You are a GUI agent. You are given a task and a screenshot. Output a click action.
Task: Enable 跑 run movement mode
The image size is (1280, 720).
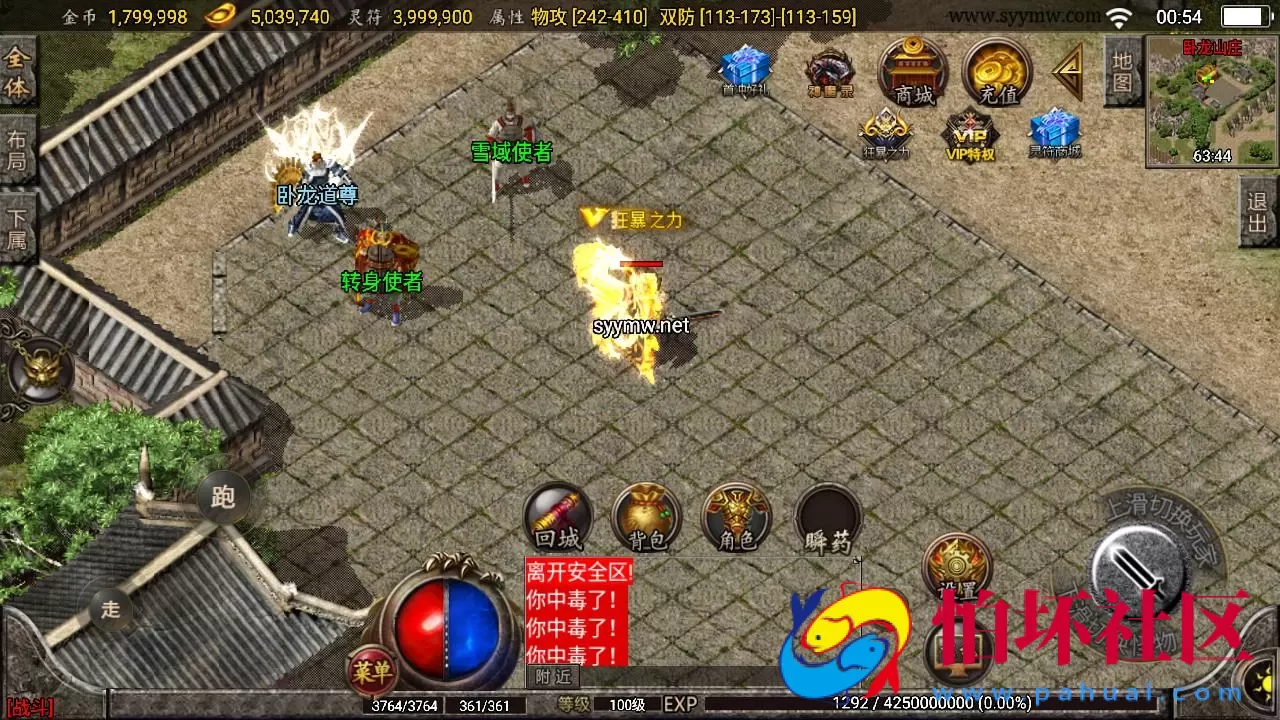click(x=222, y=498)
